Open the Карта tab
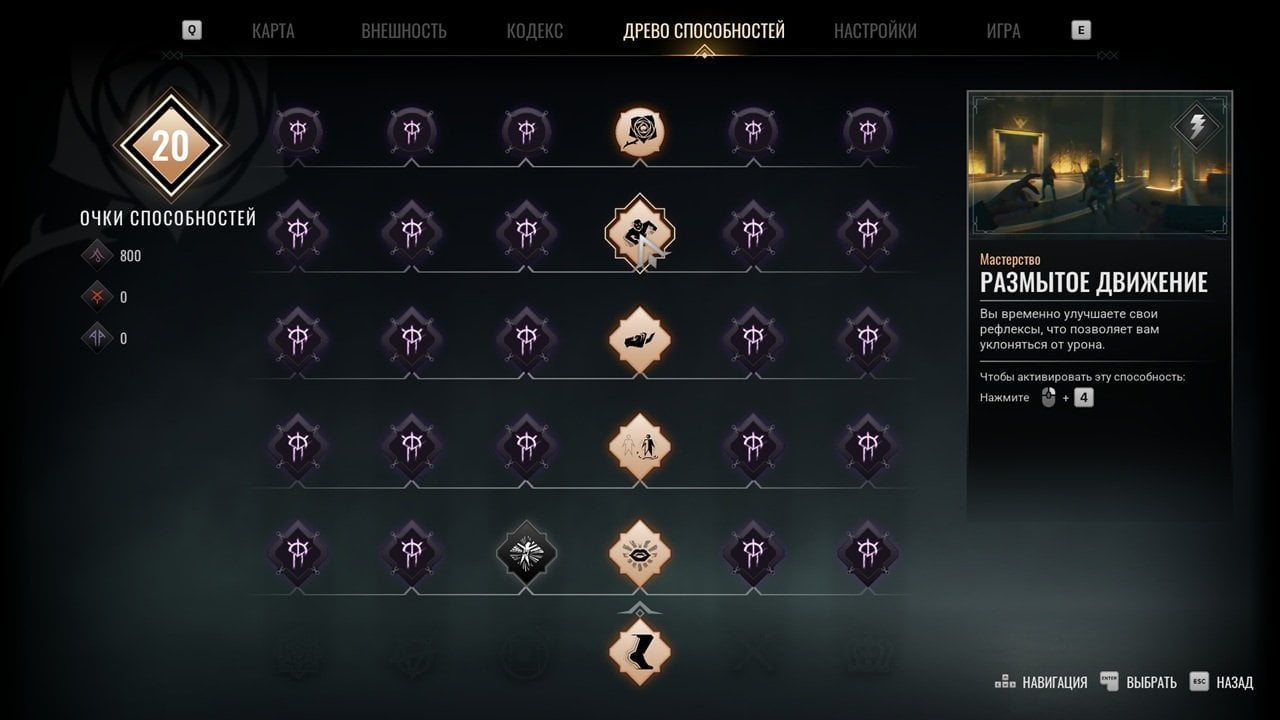This screenshot has width=1280, height=720. (273, 31)
